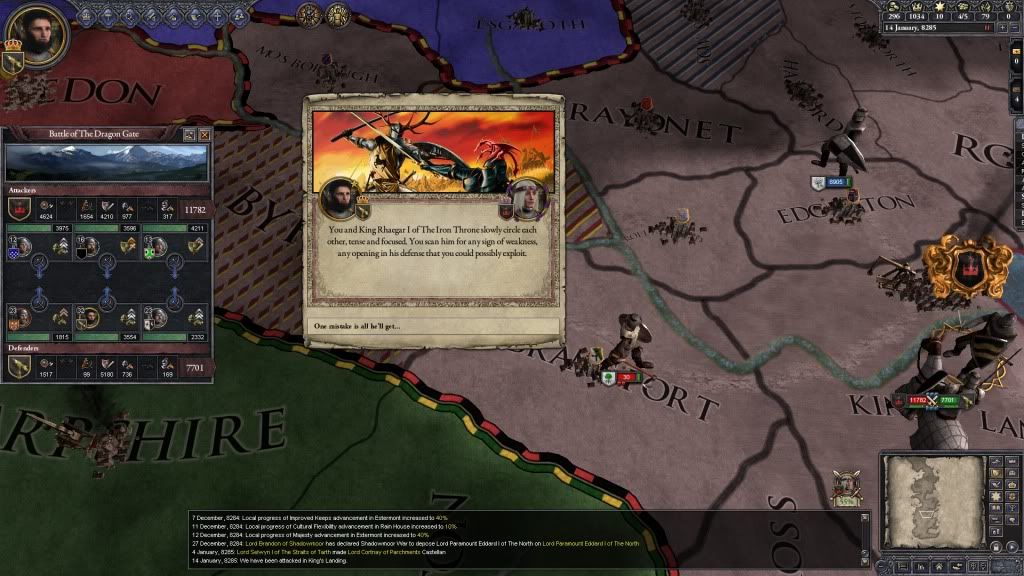
Task: Click the ruler's coat of arms shield
Action: [x=14, y=62]
